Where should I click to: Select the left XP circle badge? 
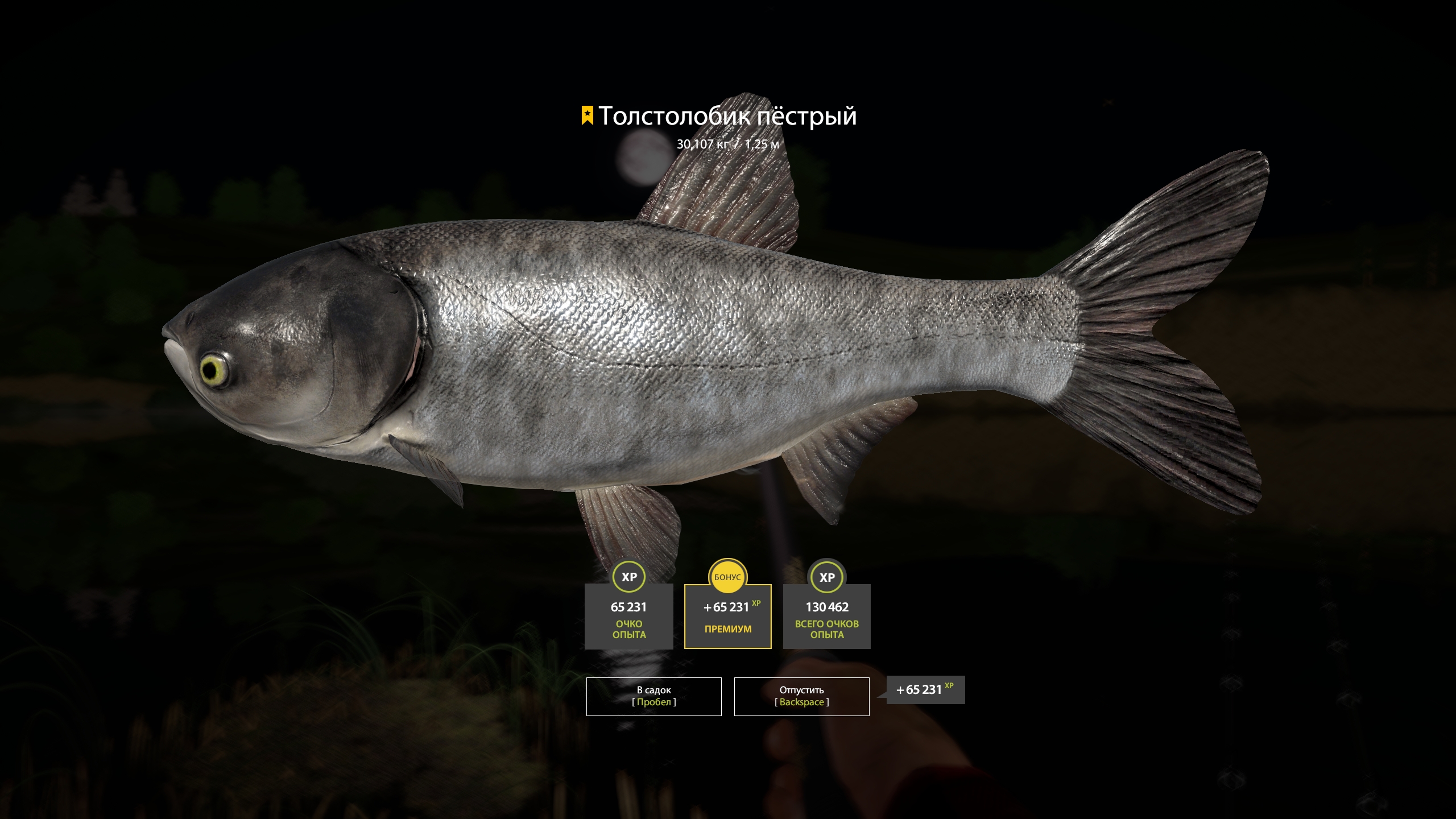(x=629, y=577)
